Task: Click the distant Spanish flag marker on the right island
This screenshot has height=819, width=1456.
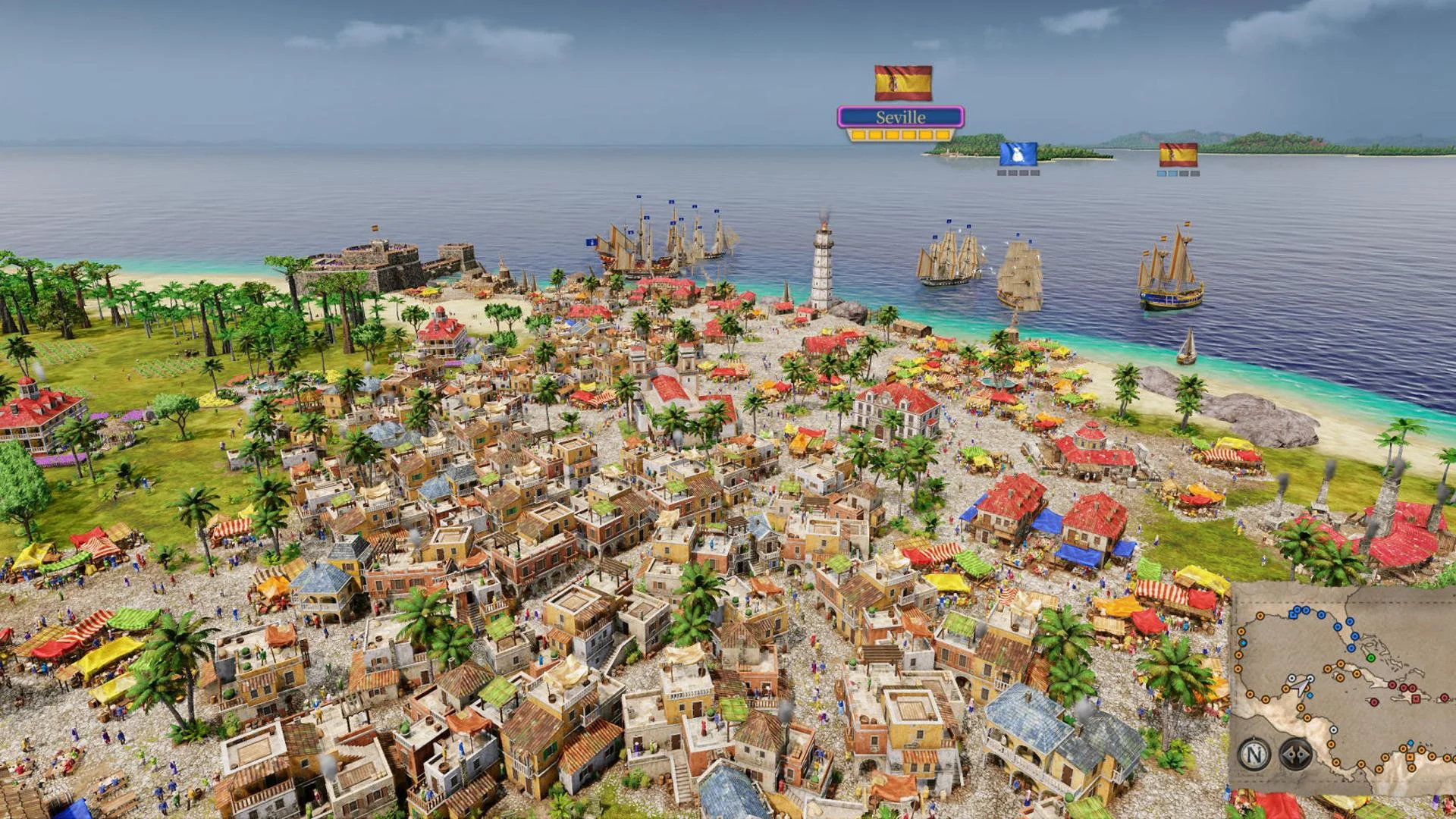Action: (1178, 154)
